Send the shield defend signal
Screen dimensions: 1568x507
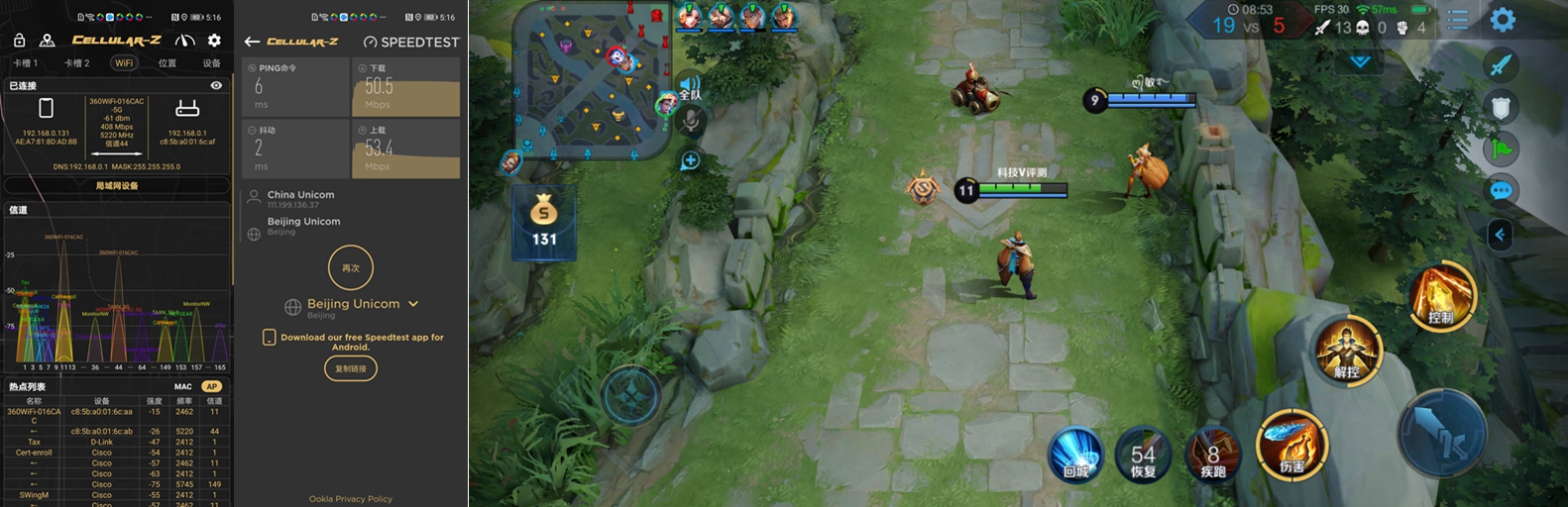coord(1501,107)
